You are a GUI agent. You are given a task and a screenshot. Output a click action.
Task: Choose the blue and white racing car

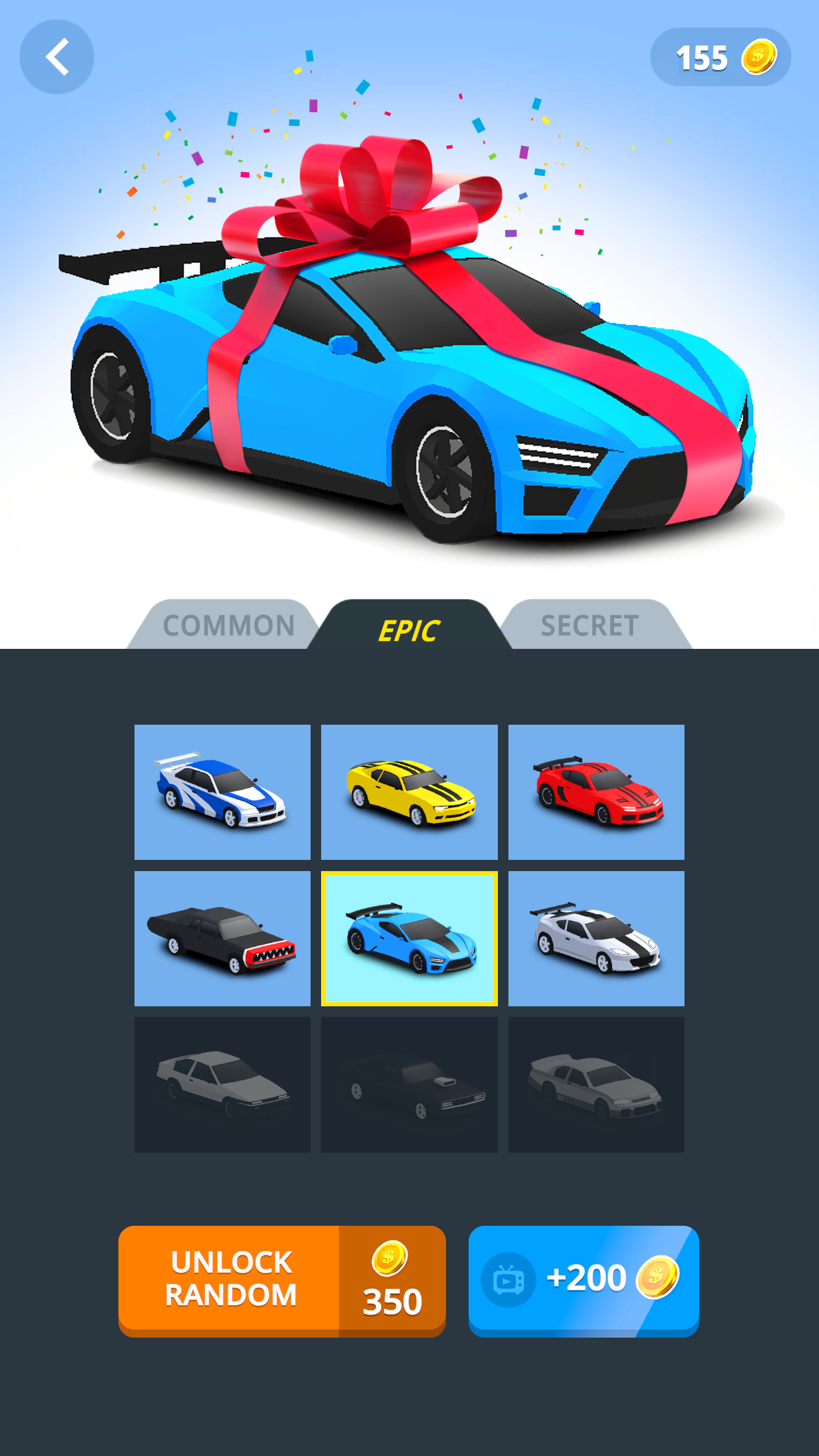click(x=222, y=792)
